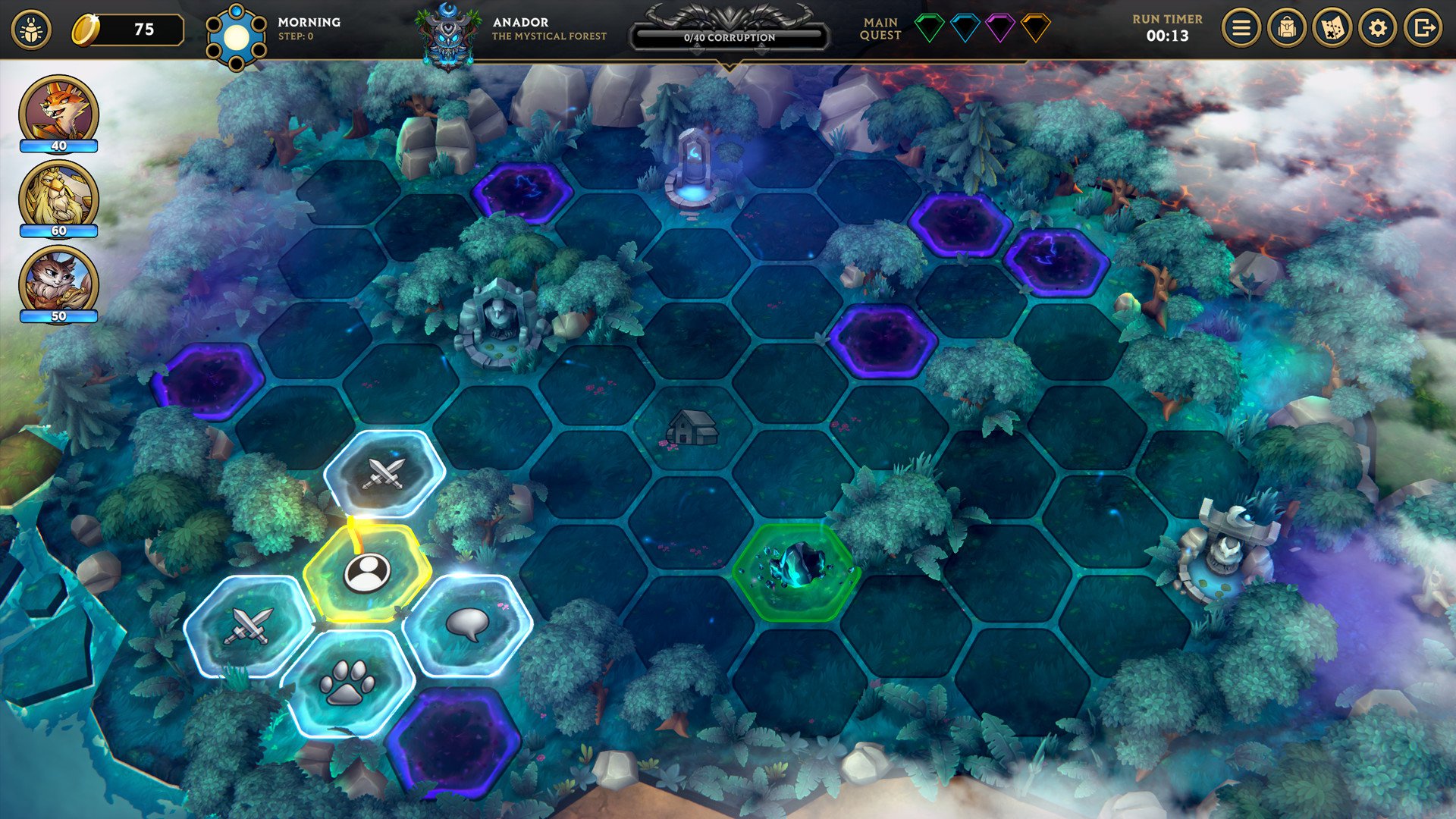Click the green main quest gem

(x=929, y=29)
